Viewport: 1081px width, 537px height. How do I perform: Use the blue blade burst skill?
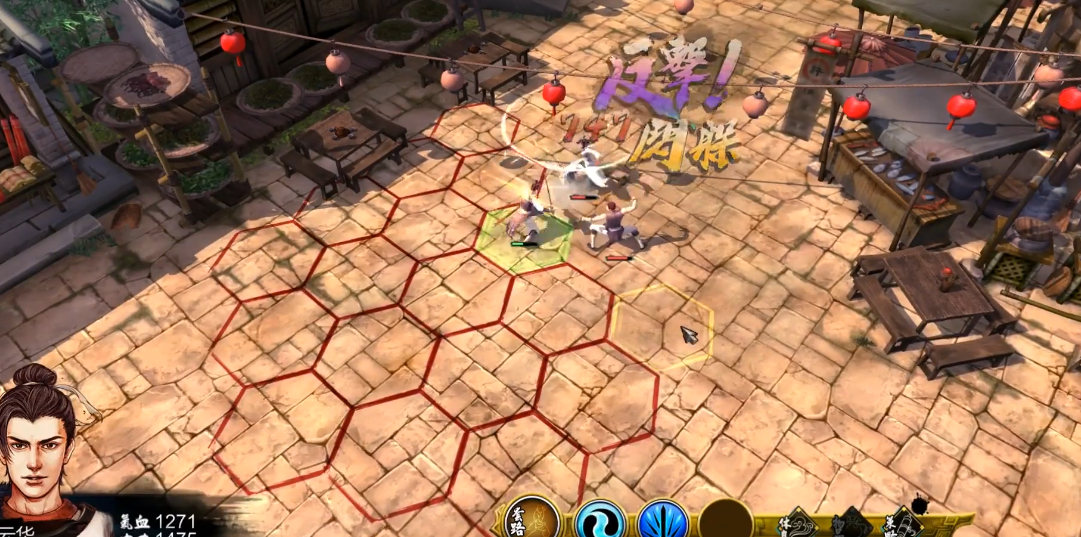(662, 522)
